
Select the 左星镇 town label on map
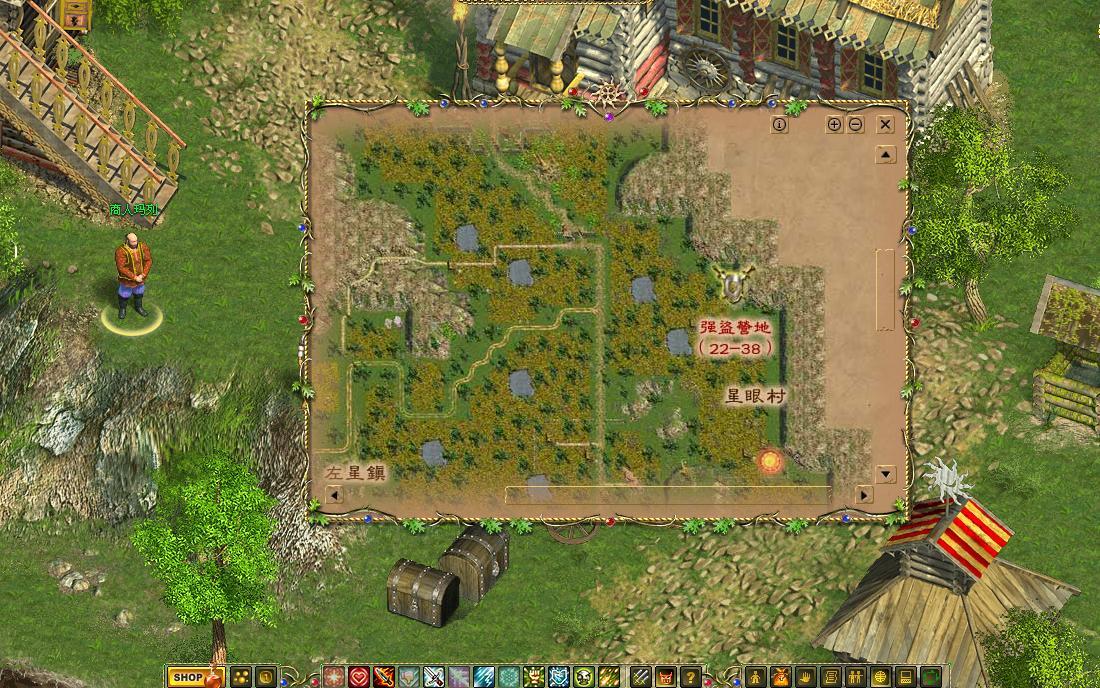tap(355, 472)
